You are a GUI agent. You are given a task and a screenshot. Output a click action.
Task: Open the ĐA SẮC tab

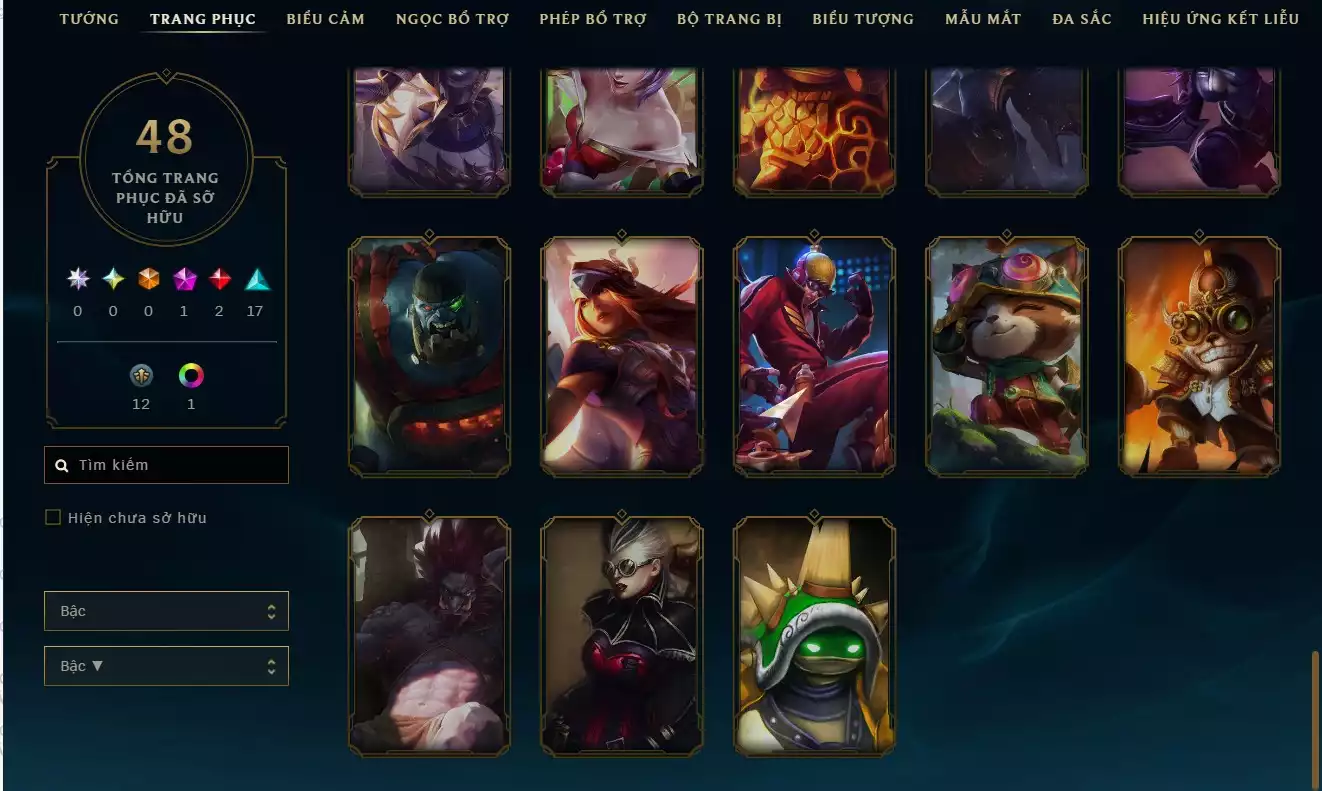[1081, 18]
